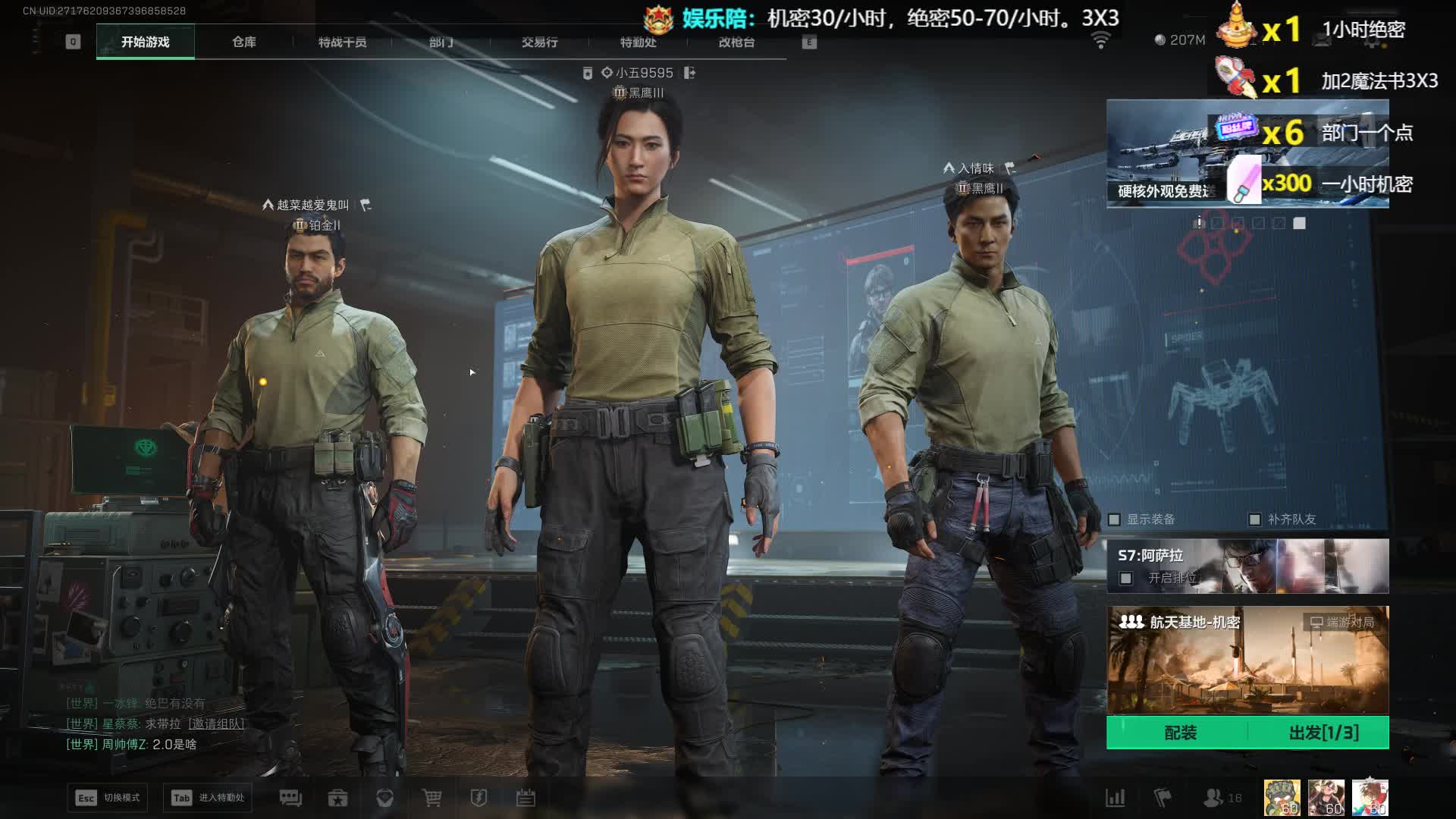Click the 配装 loadout button
The image size is (1456, 819).
(1179, 733)
